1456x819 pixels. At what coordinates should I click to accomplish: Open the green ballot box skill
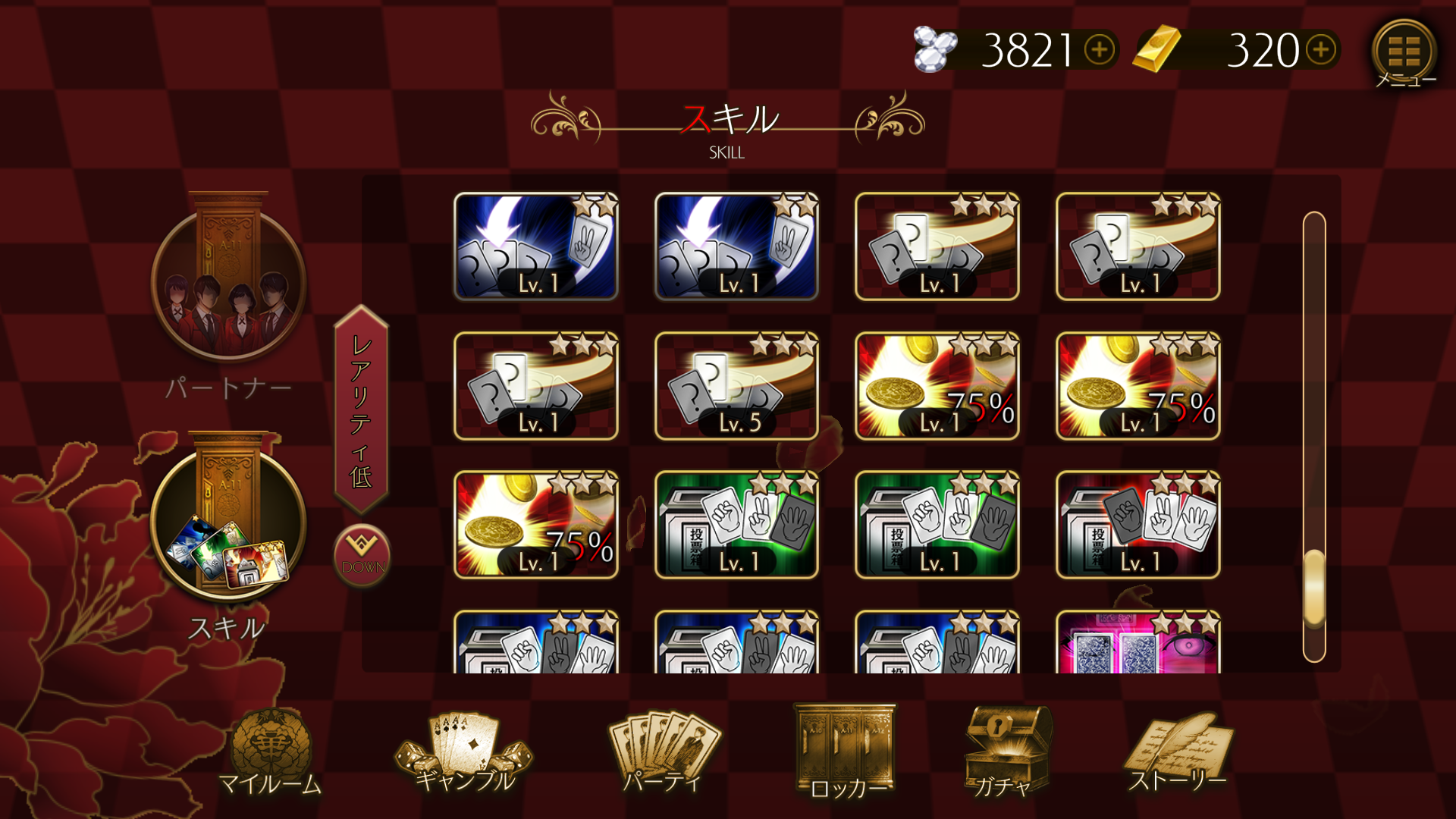[x=736, y=526]
